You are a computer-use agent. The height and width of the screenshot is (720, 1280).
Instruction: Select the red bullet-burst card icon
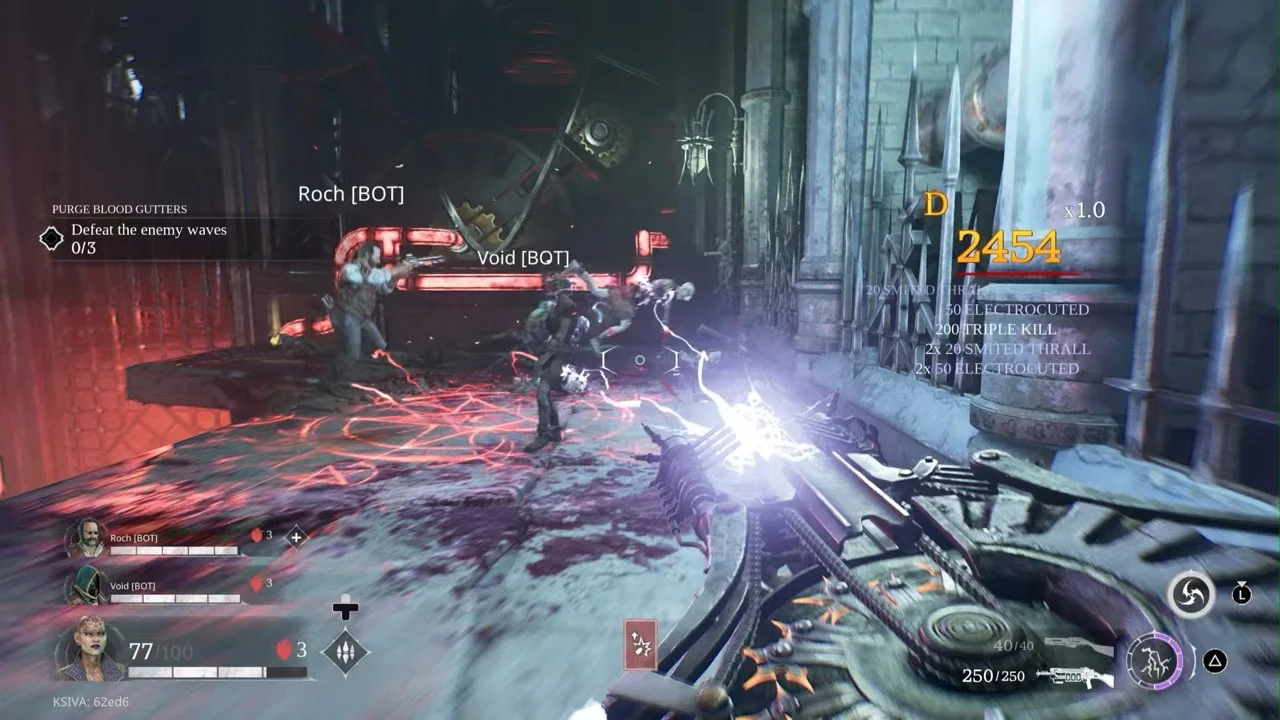click(640, 643)
